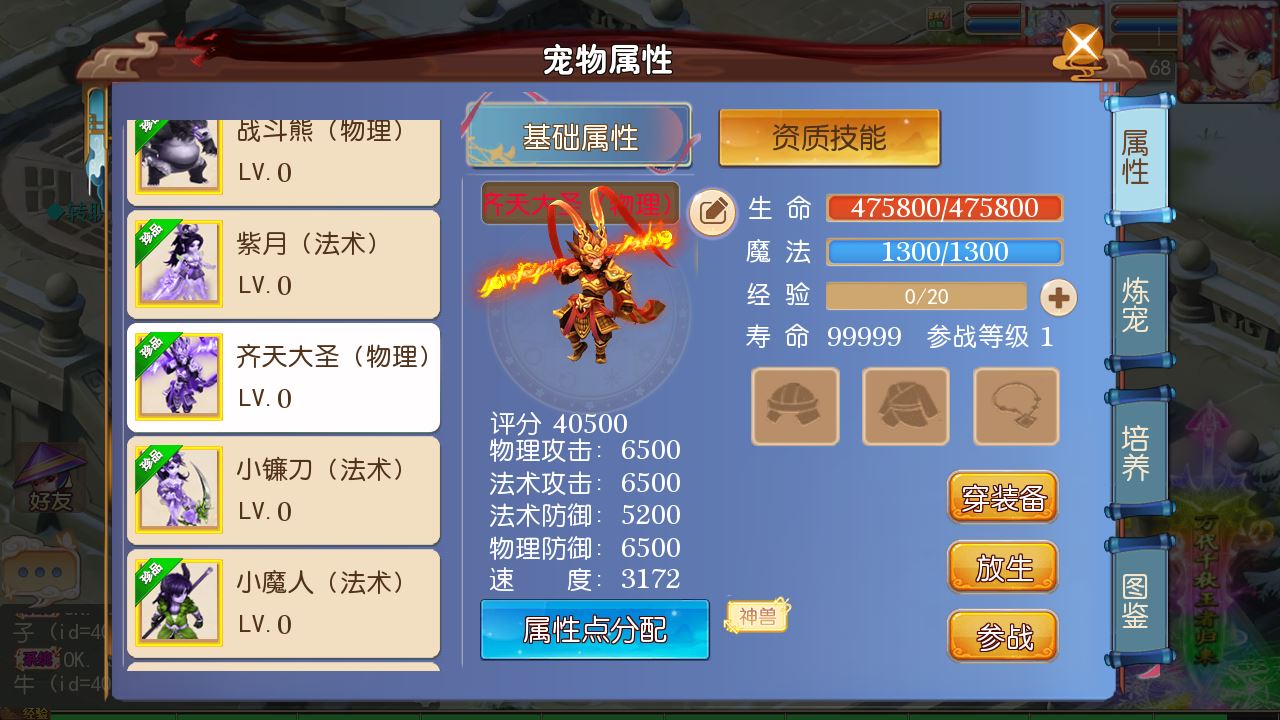Viewport: 1280px width, 720px height.
Task: Select the 紫月（法术）pet in the list
Action: coord(283,263)
